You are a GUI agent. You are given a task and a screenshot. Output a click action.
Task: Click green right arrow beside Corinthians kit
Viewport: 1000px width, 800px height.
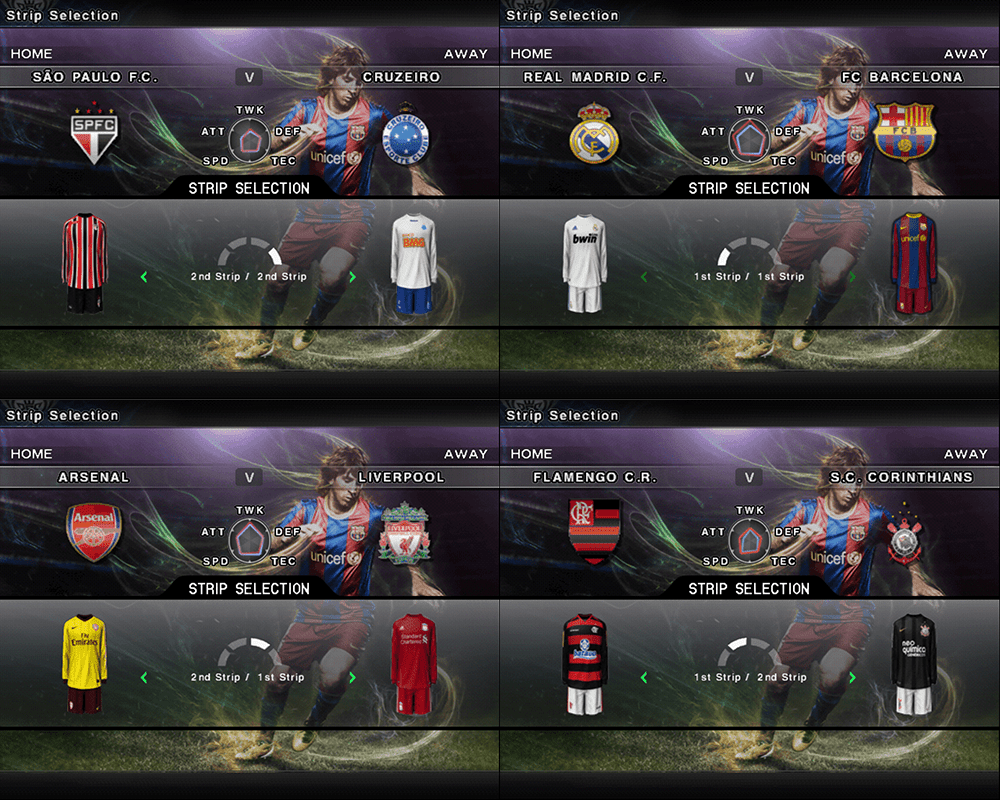[852, 678]
